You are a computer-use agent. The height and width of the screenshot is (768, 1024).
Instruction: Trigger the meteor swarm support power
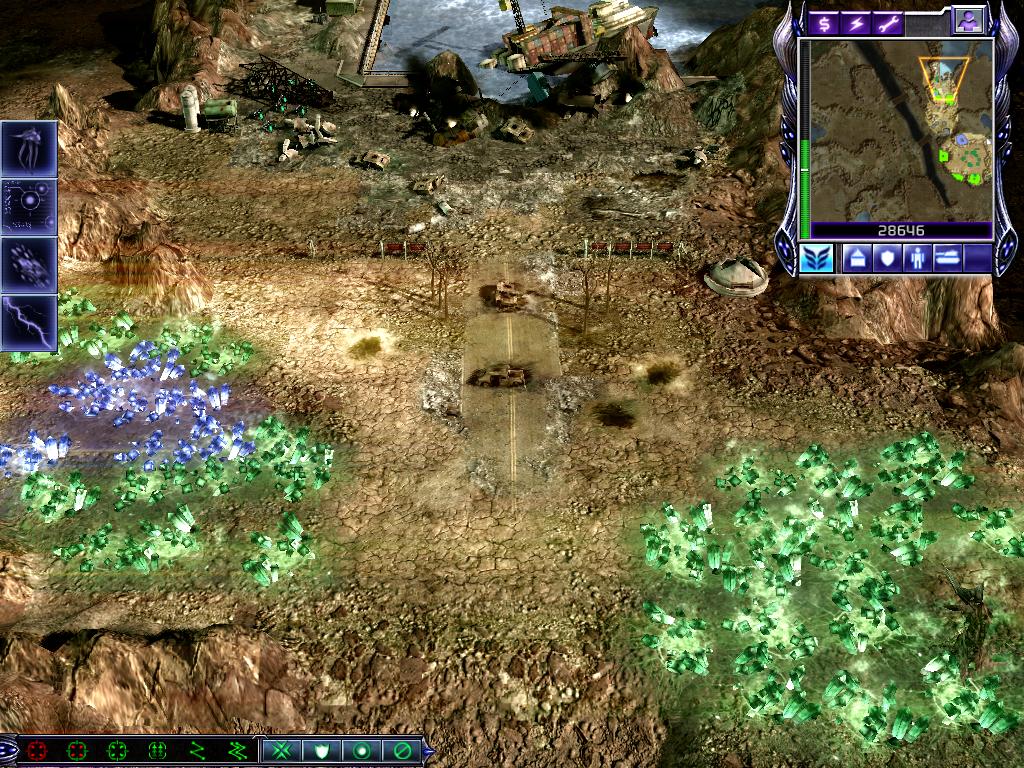coord(29,264)
